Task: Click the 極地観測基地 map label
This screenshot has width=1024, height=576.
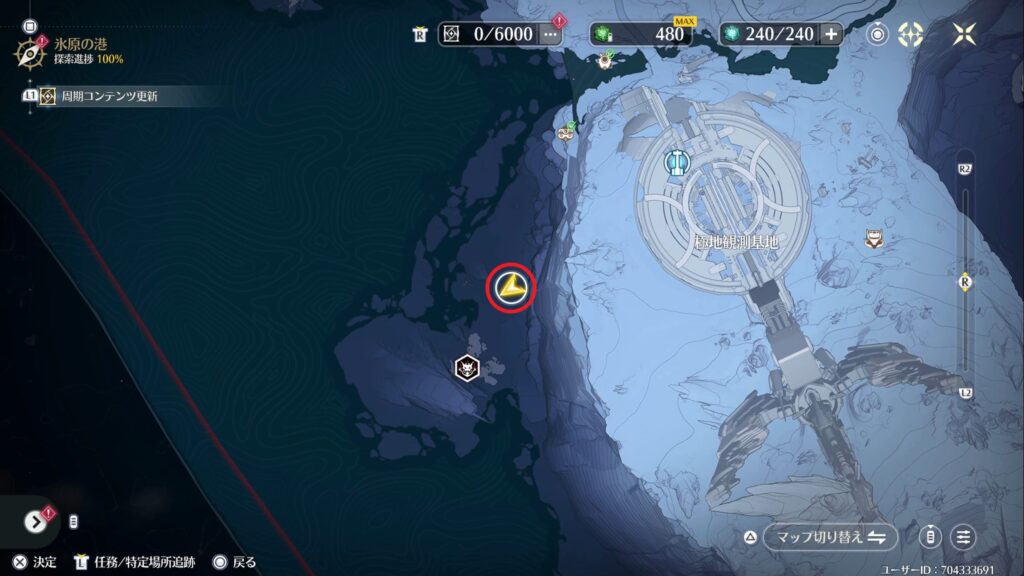Action: coord(735,242)
